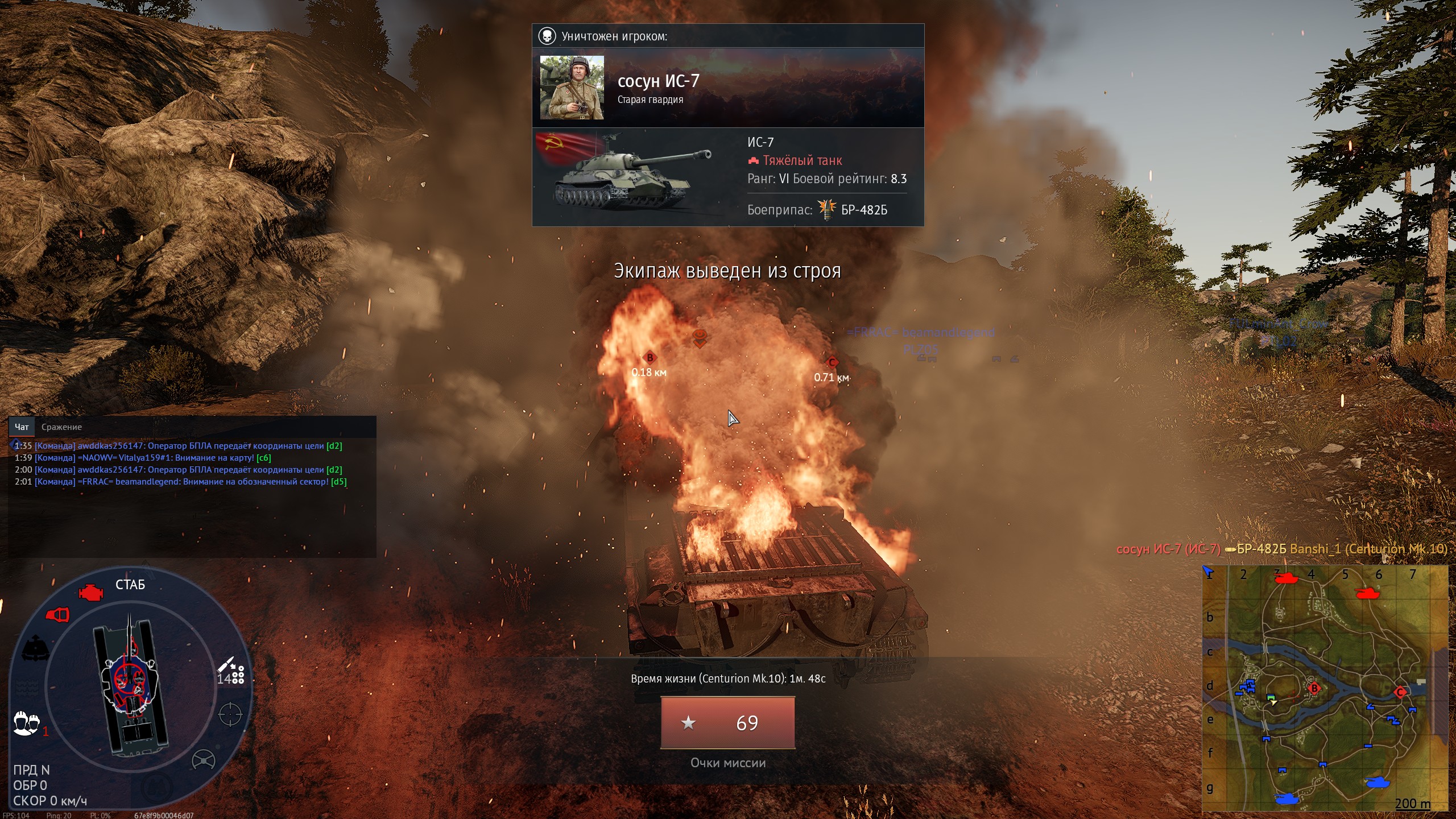Click the dark turret silhouette icon
Viewport: 1456px width, 819px height.
click(x=35, y=648)
